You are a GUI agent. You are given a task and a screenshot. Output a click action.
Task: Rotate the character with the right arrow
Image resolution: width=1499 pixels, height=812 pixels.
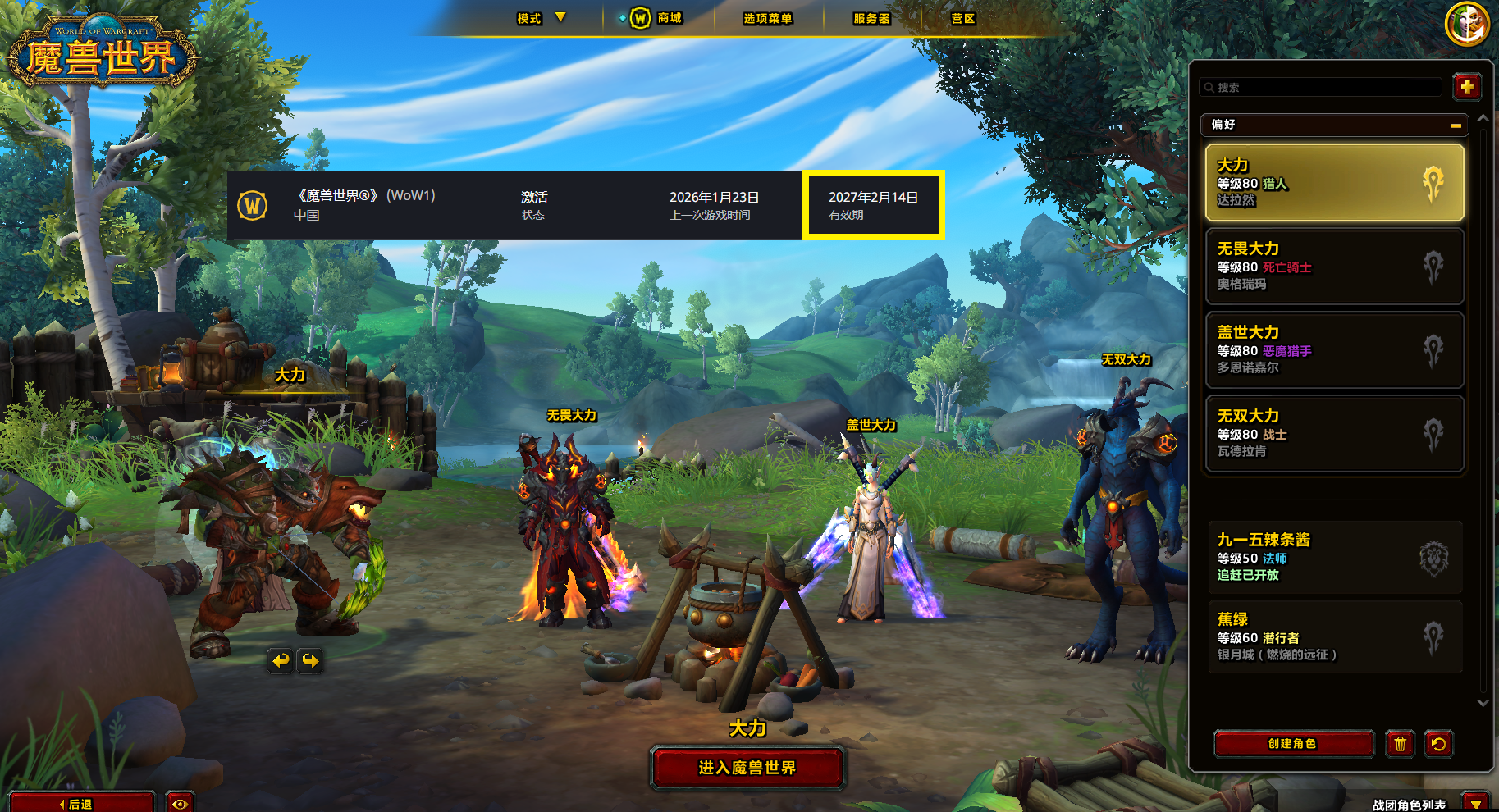pyautogui.click(x=310, y=660)
